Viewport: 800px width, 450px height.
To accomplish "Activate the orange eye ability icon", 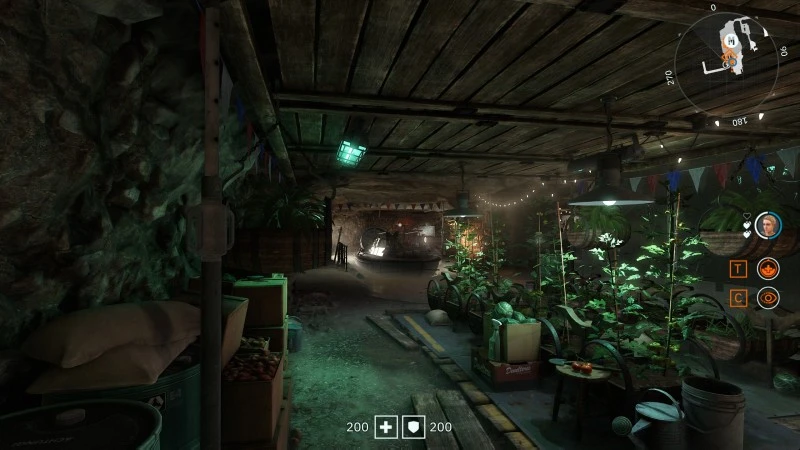I will coord(768,297).
